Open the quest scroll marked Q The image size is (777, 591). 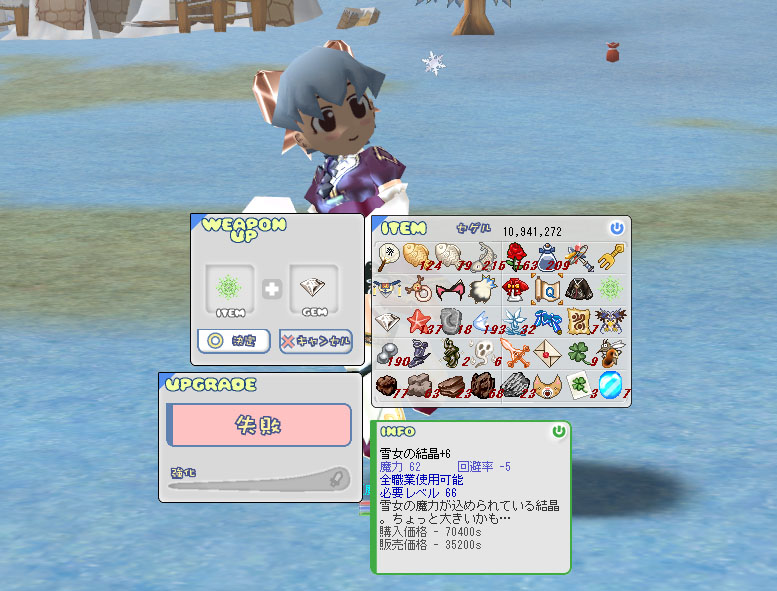(x=547, y=290)
